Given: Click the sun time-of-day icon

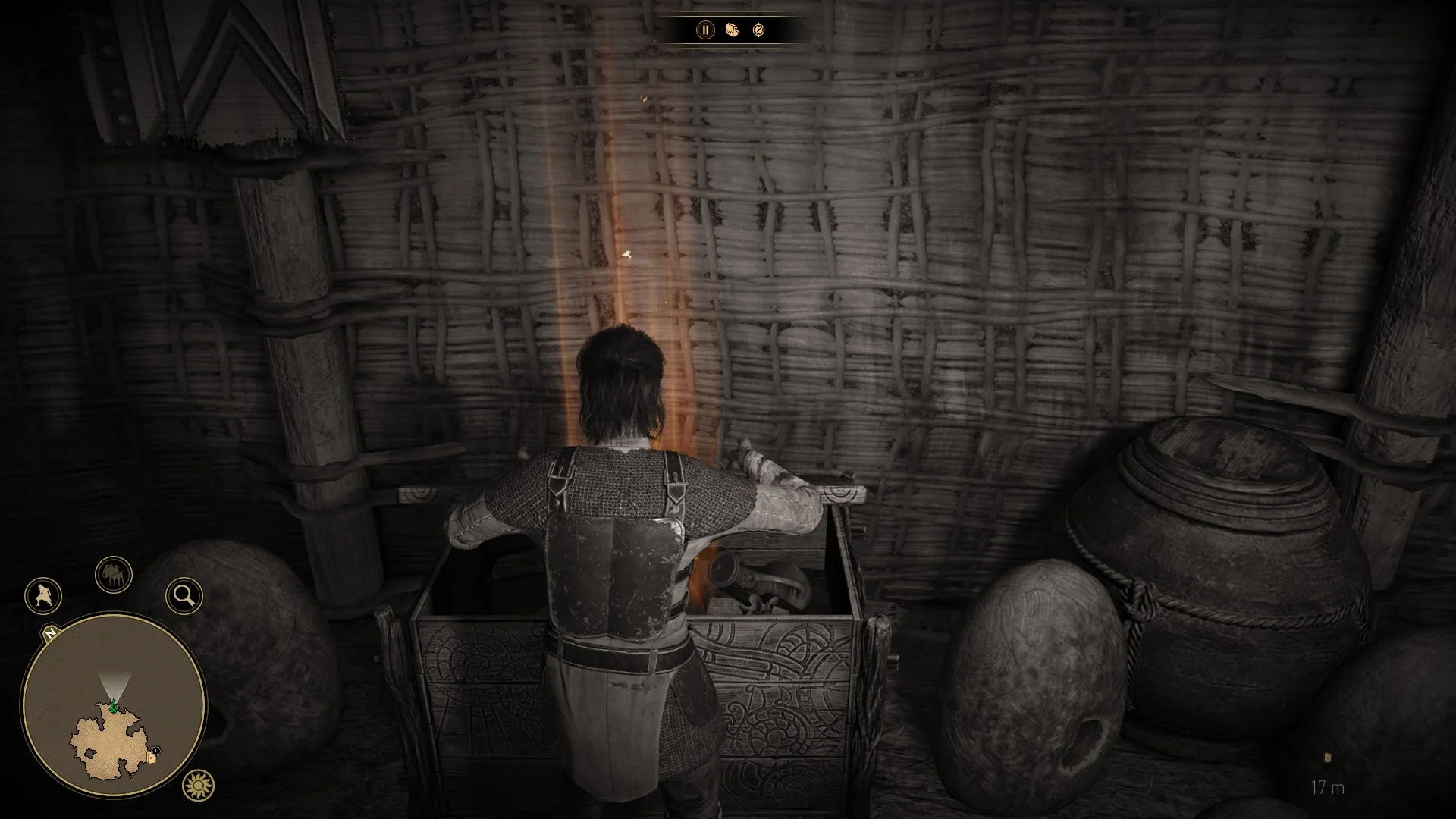Looking at the screenshot, I should tap(199, 786).
